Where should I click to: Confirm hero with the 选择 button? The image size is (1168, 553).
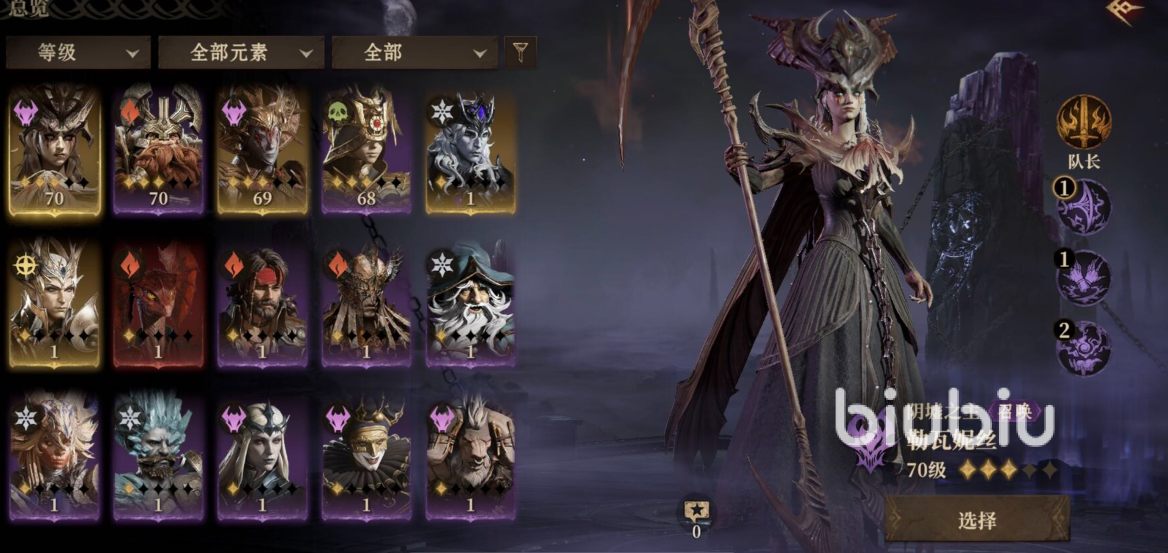coord(976,519)
